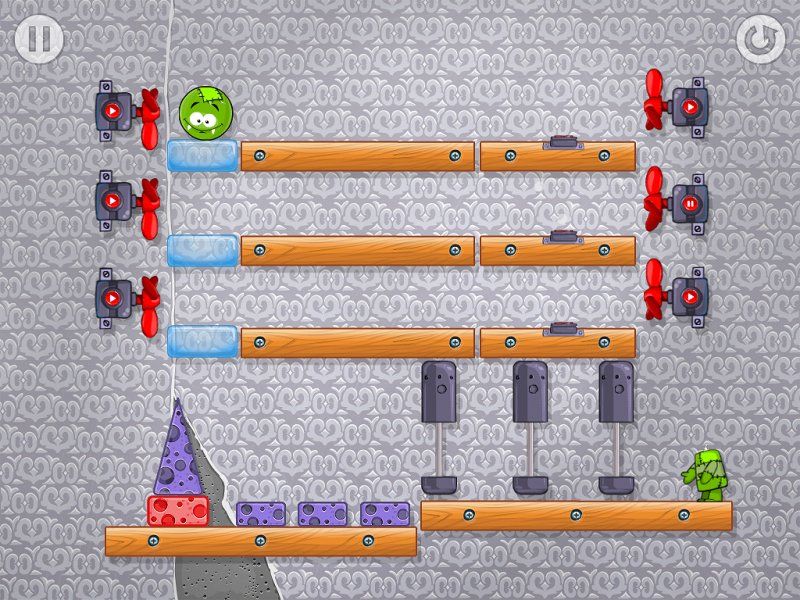Pause the game

pyautogui.click(x=39, y=39)
